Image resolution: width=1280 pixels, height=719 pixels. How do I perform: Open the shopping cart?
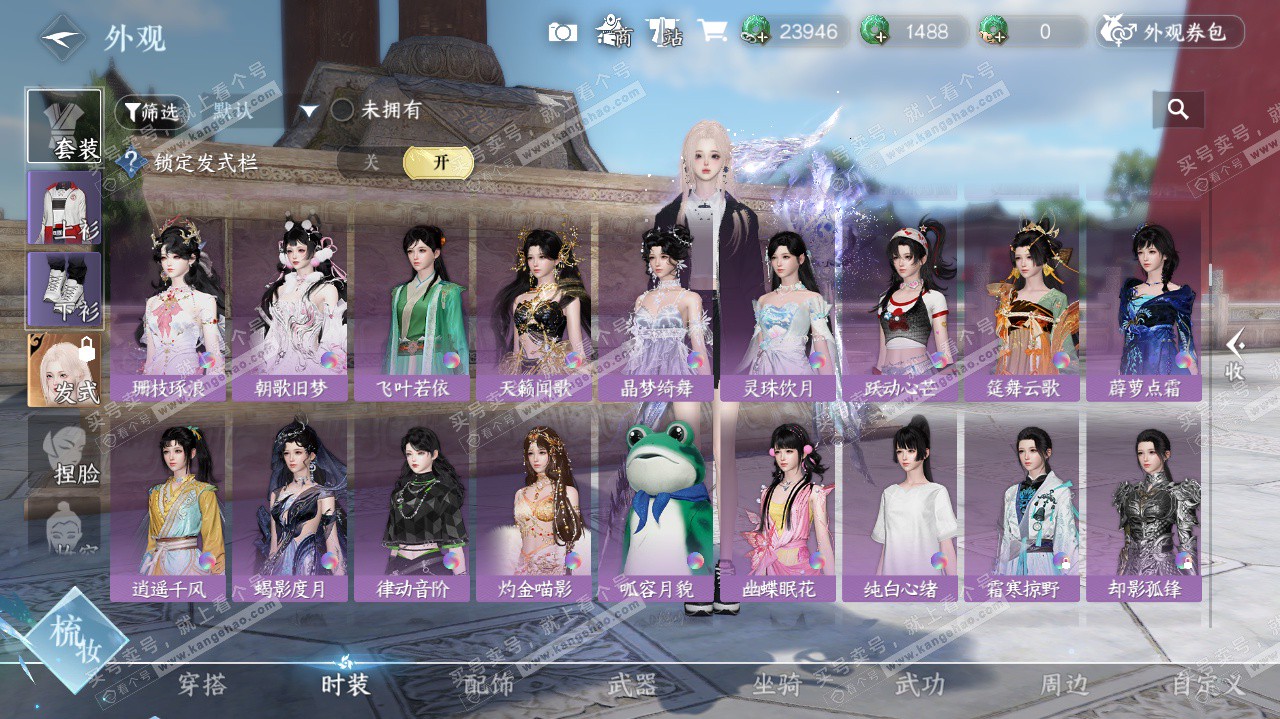pyautogui.click(x=712, y=32)
